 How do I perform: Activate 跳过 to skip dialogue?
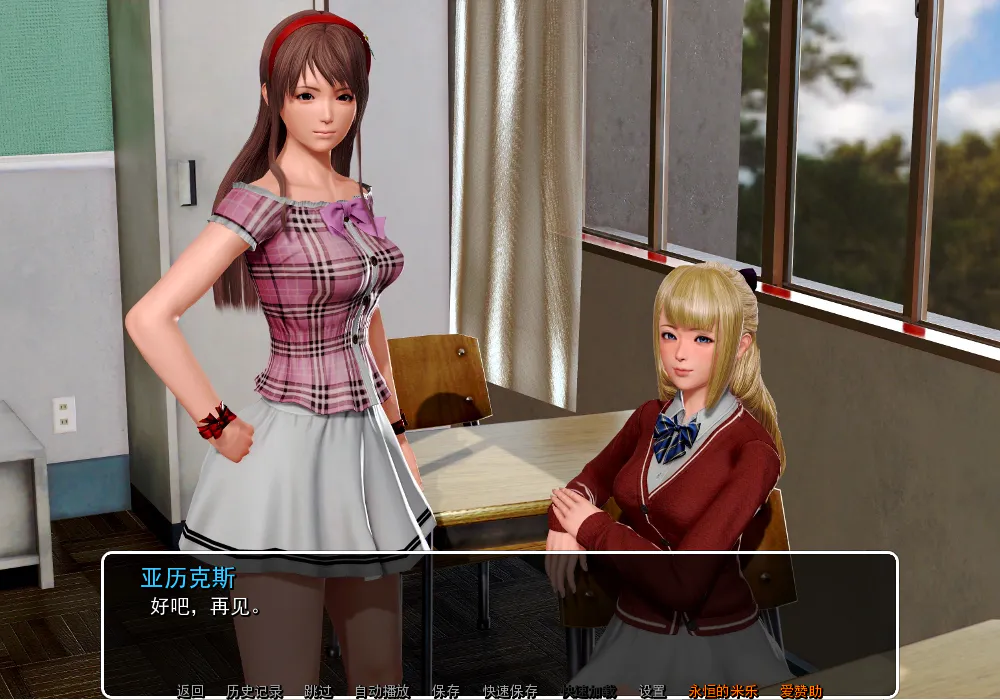pyautogui.click(x=318, y=691)
